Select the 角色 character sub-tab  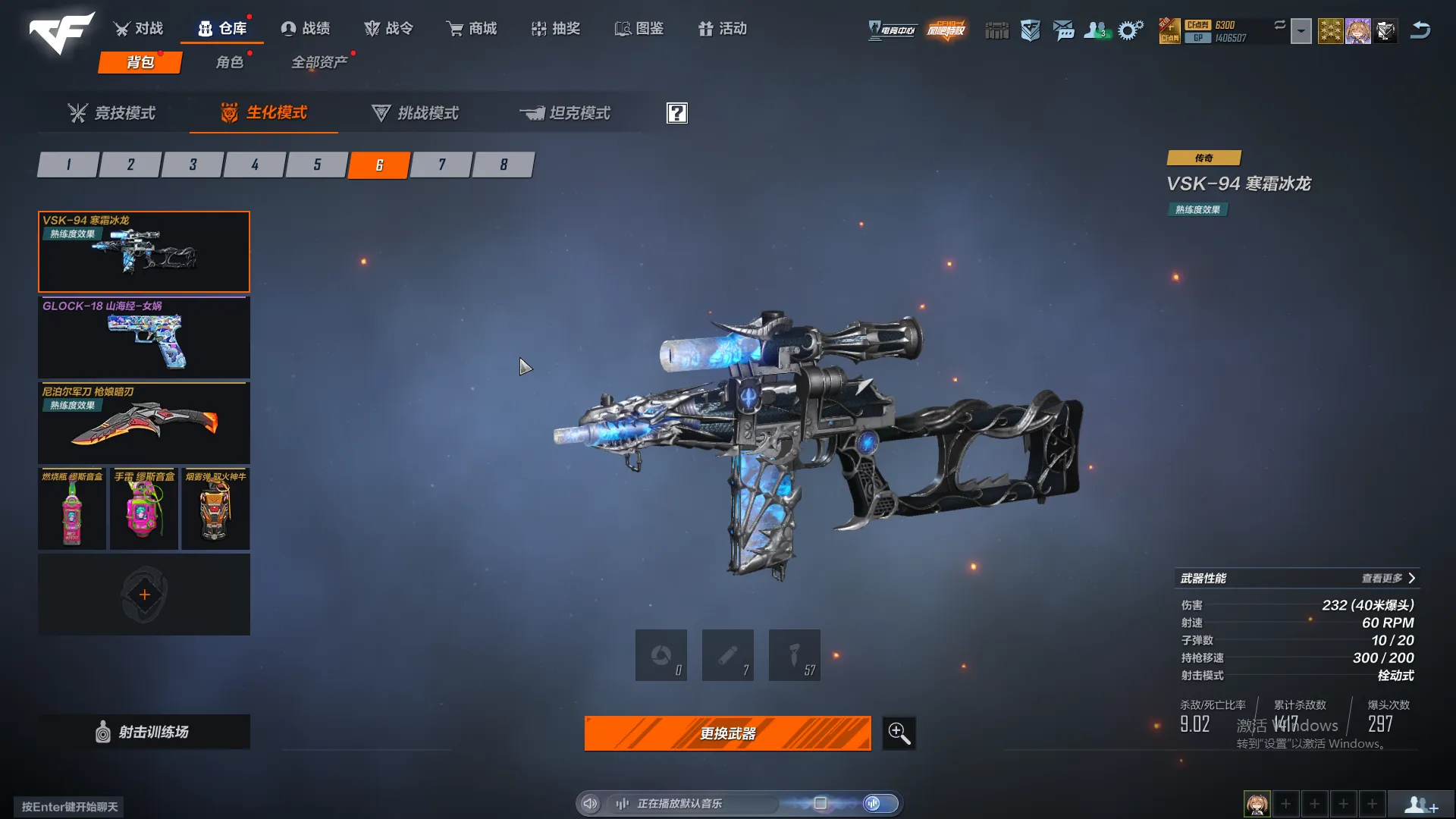[230, 62]
